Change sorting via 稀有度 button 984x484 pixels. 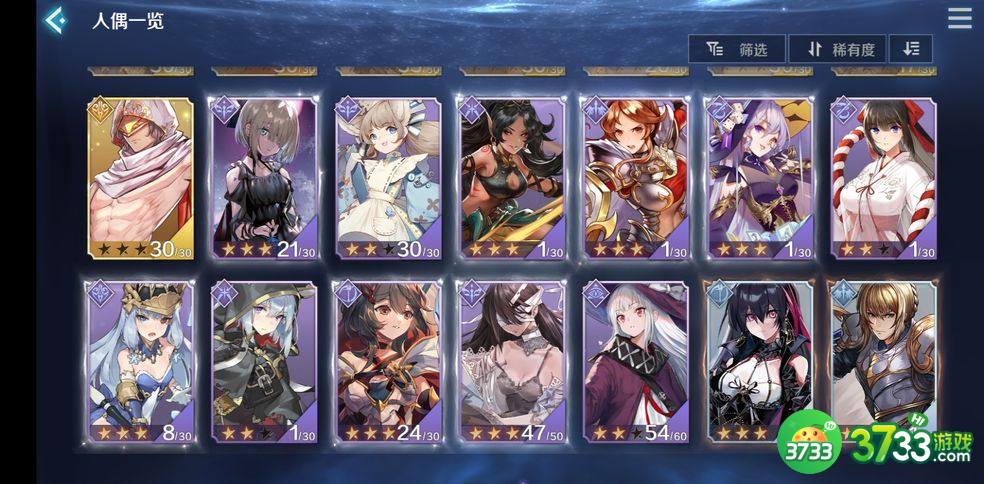837,49
